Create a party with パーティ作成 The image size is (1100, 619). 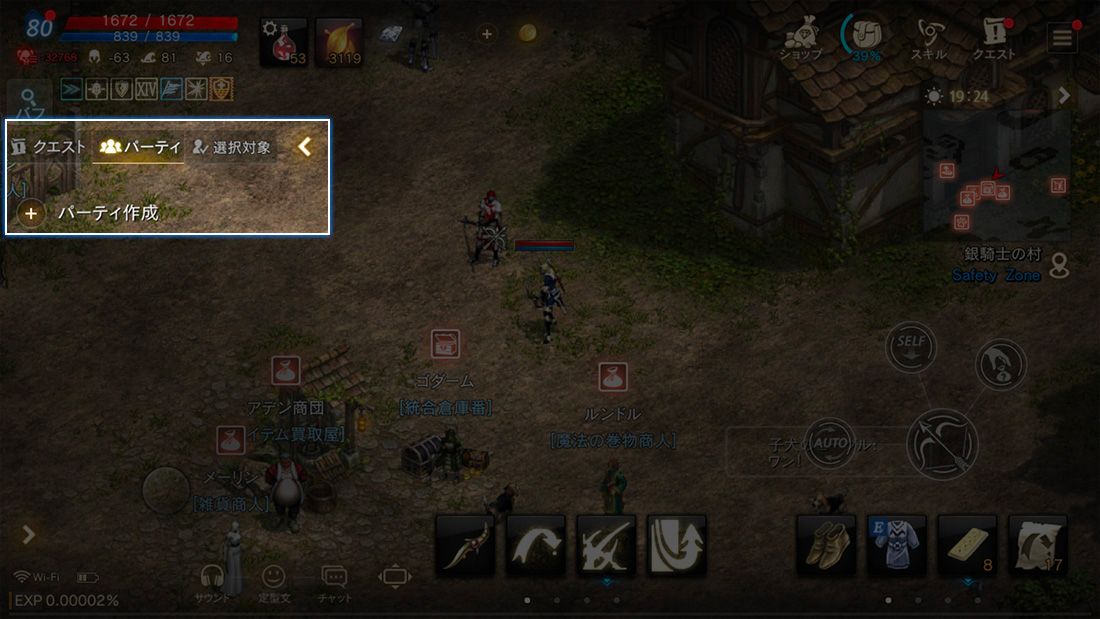click(90, 213)
